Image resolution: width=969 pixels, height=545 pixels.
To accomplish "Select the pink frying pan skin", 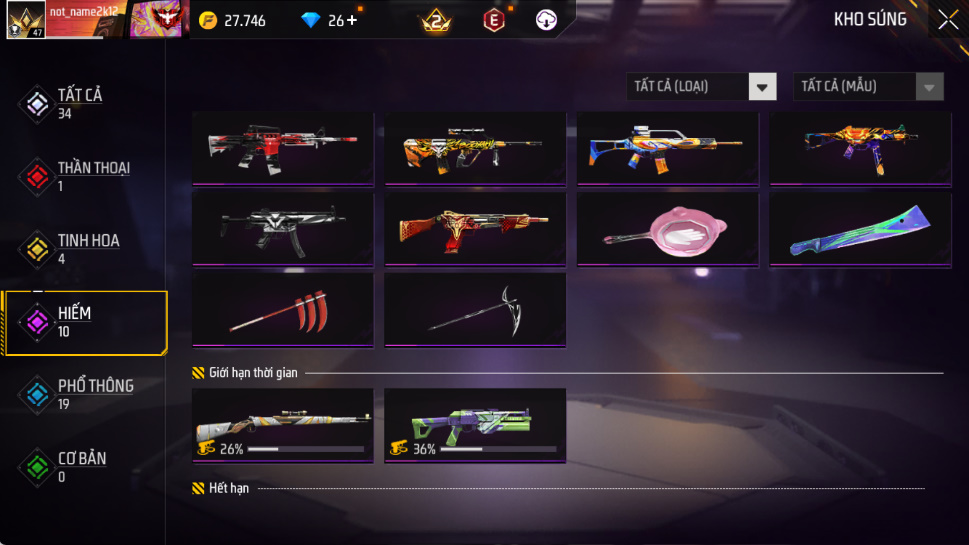I will coord(667,229).
